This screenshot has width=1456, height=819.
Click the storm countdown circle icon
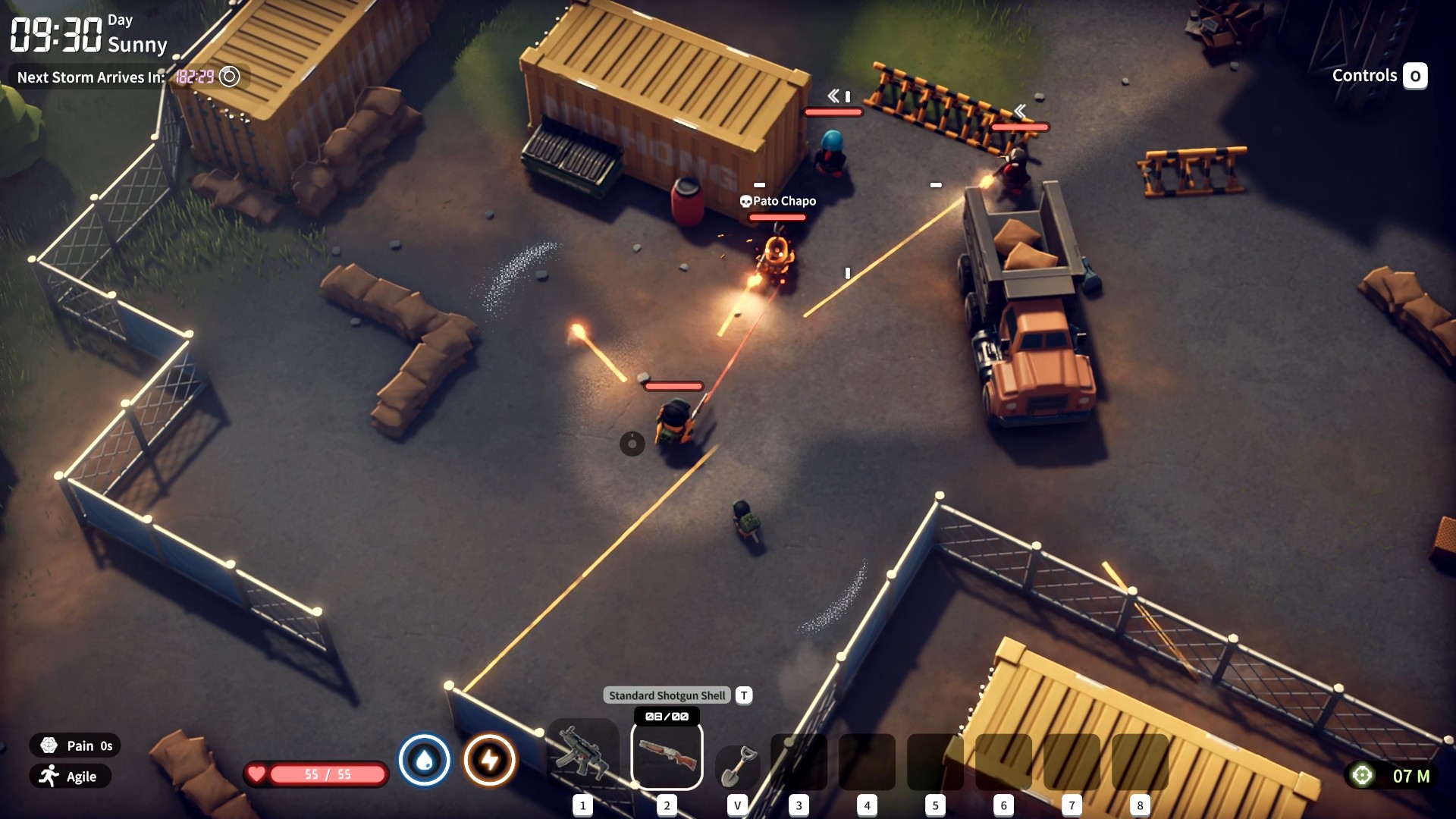tap(229, 77)
